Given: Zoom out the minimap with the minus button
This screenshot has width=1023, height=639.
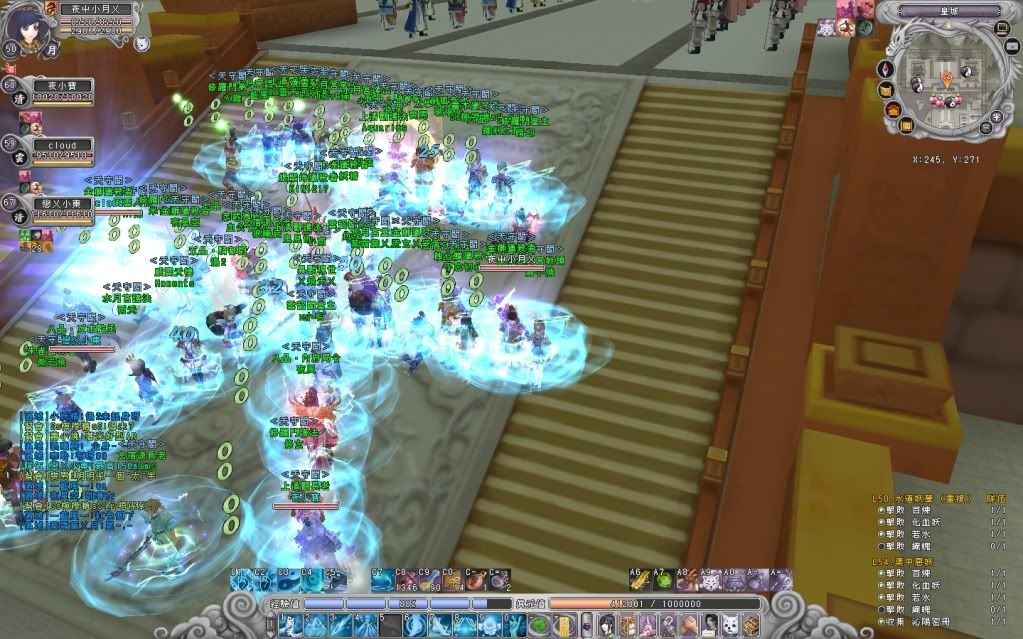Looking at the screenshot, I should click(x=986, y=127).
